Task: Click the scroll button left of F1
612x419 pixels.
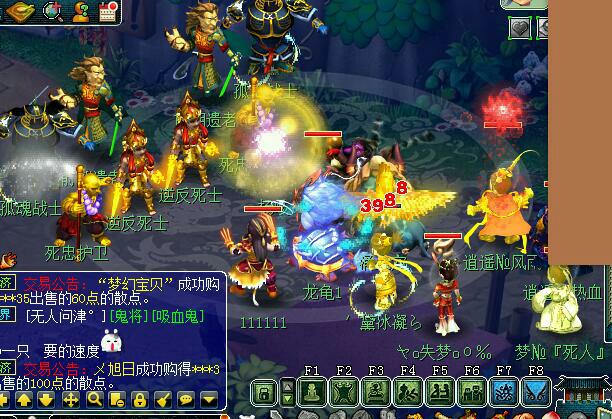Action: pos(264,392)
